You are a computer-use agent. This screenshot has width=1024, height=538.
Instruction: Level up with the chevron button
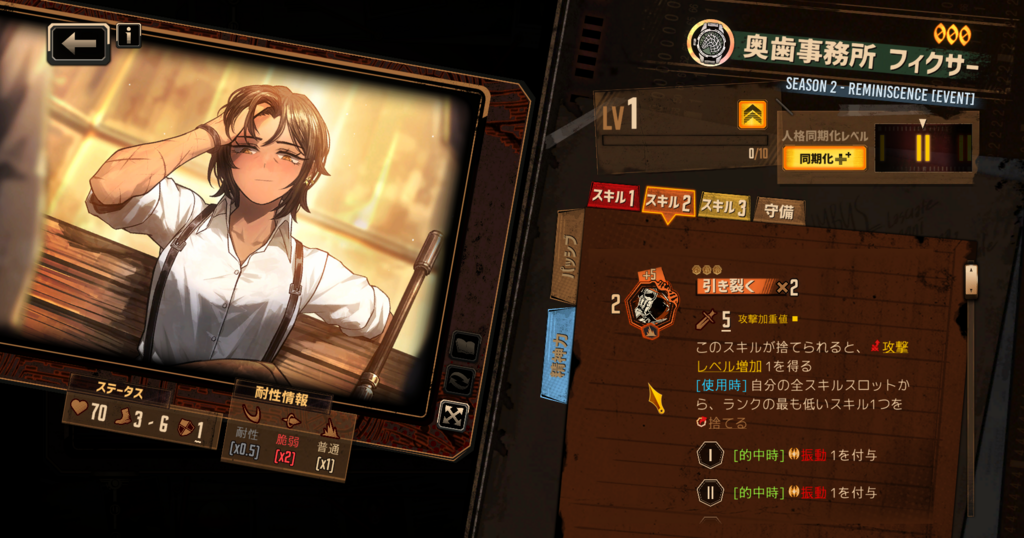pyautogui.click(x=752, y=115)
